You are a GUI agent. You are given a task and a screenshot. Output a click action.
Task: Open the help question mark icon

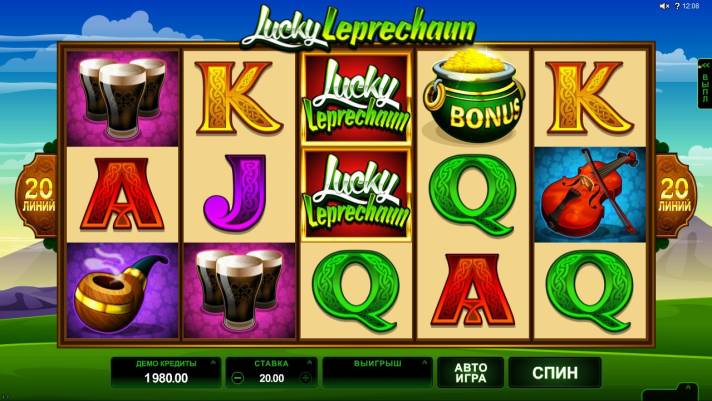(x=675, y=6)
